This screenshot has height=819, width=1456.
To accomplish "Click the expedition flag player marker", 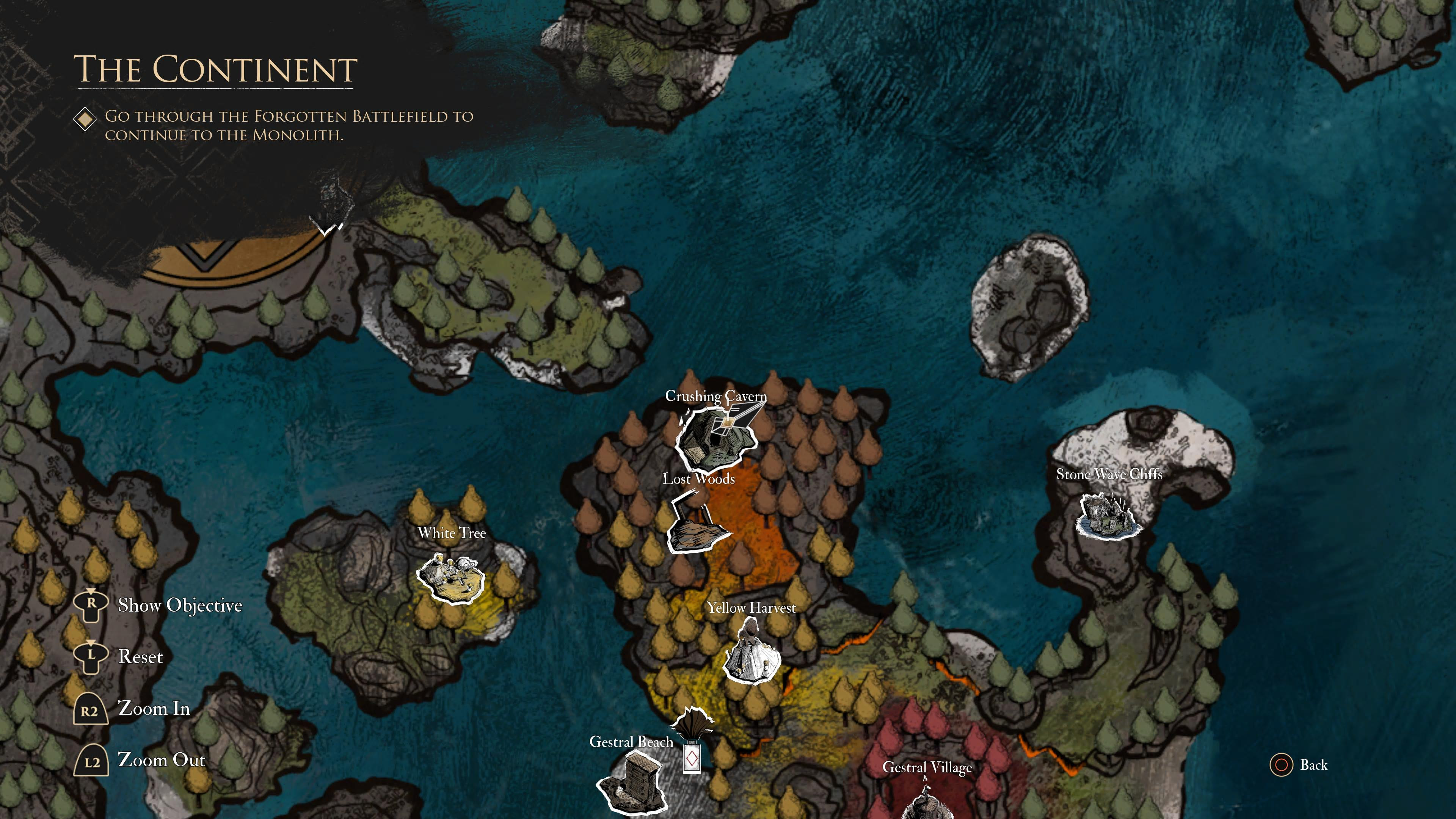I will point(691,741).
